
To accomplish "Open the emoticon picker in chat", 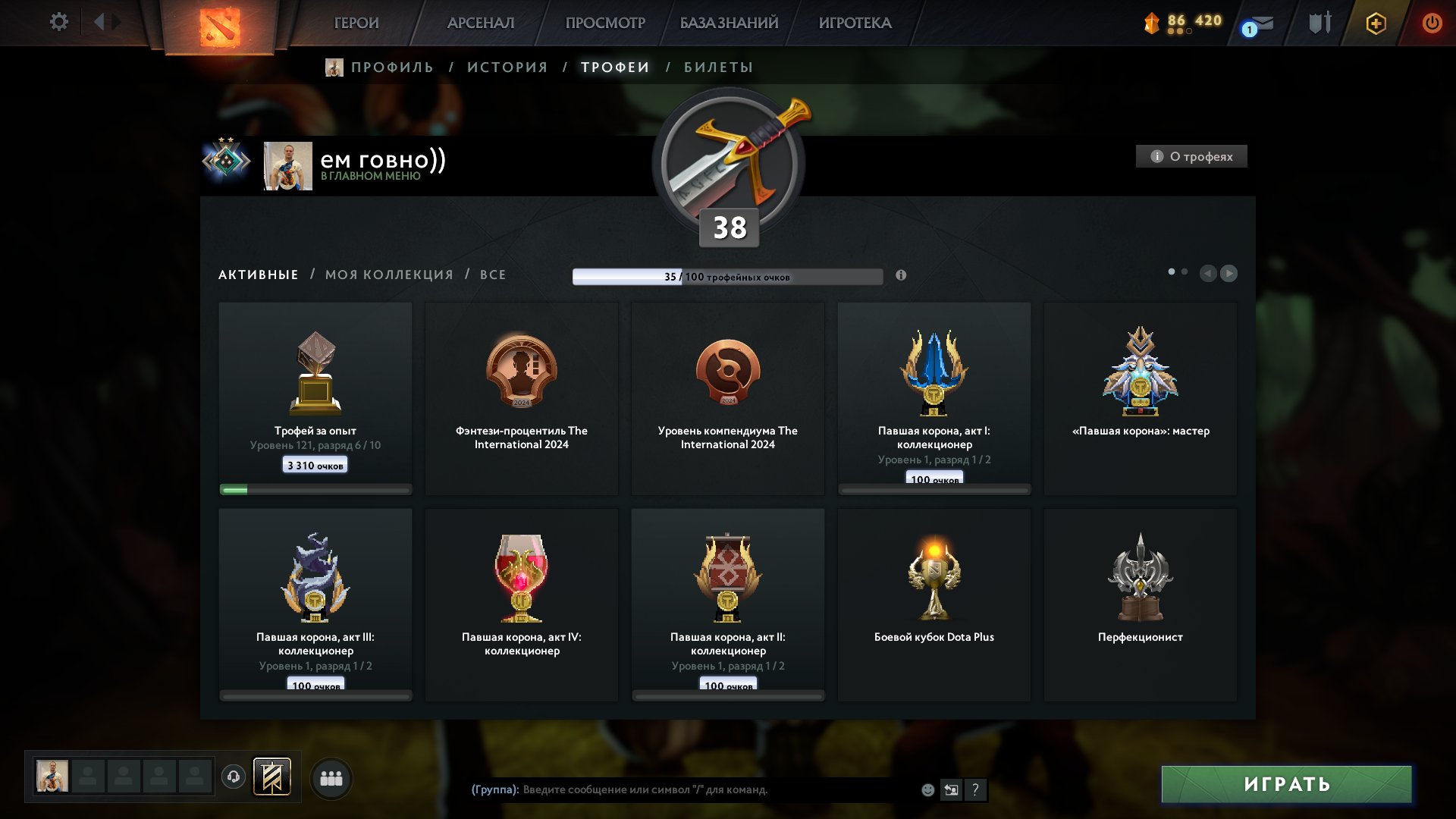I will click(927, 790).
